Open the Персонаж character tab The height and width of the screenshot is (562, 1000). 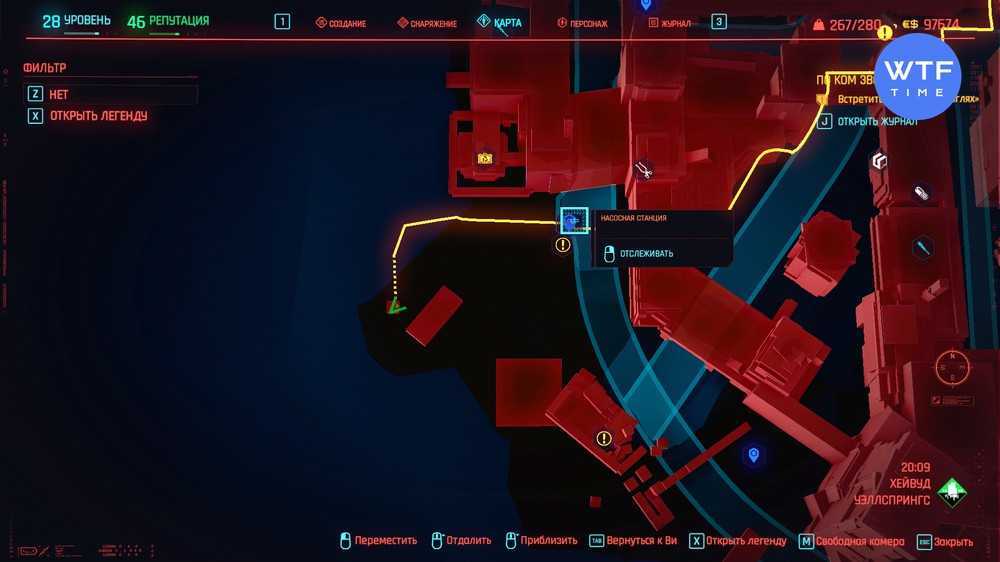click(582, 23)
